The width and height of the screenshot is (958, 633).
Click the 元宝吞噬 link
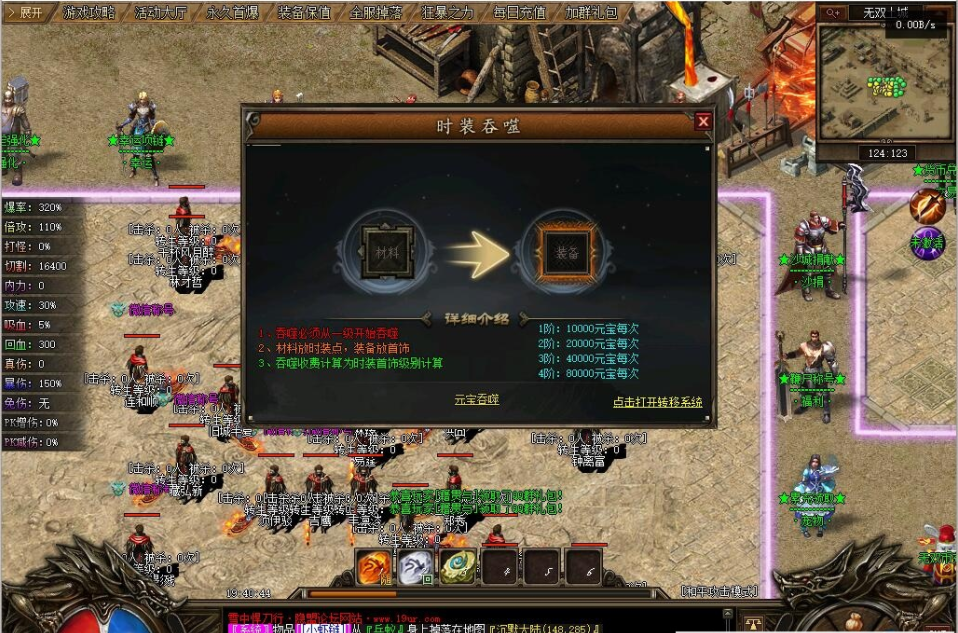click(x=476, y=399)
